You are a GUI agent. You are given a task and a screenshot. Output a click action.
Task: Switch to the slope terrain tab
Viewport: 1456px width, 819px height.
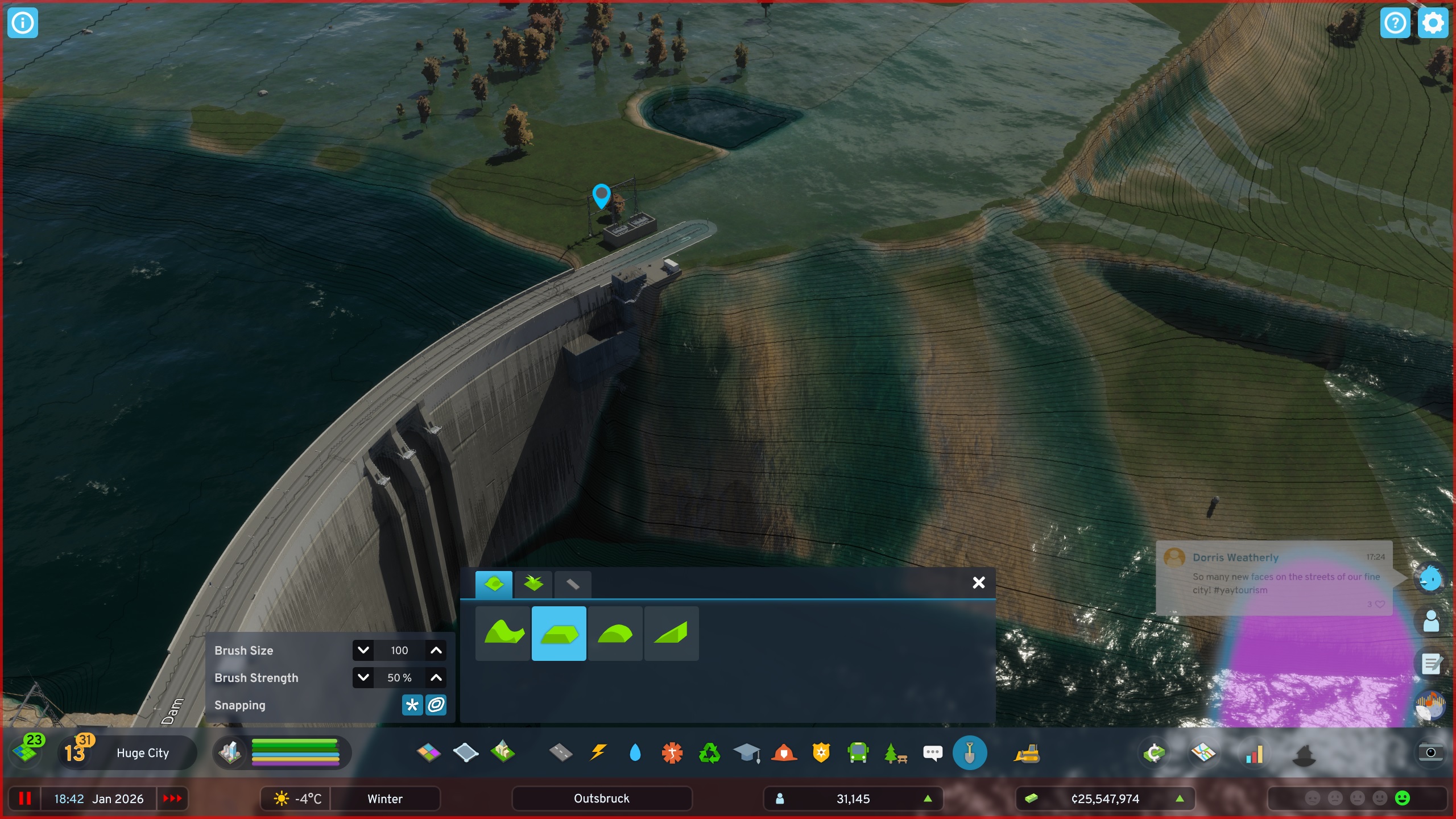tap(672, 633)
